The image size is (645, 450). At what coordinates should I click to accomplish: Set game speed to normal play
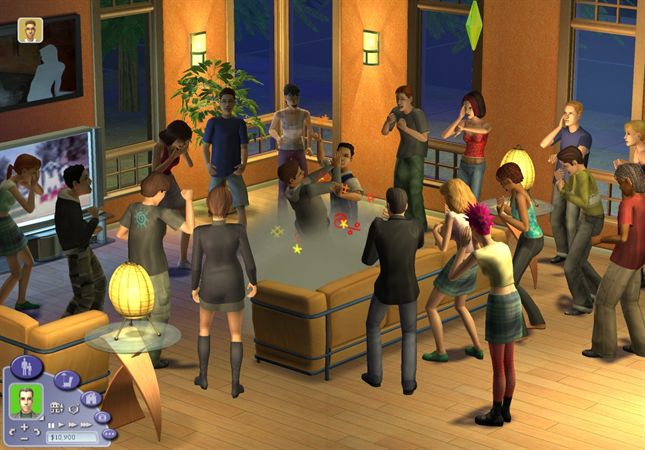point(63,425)
